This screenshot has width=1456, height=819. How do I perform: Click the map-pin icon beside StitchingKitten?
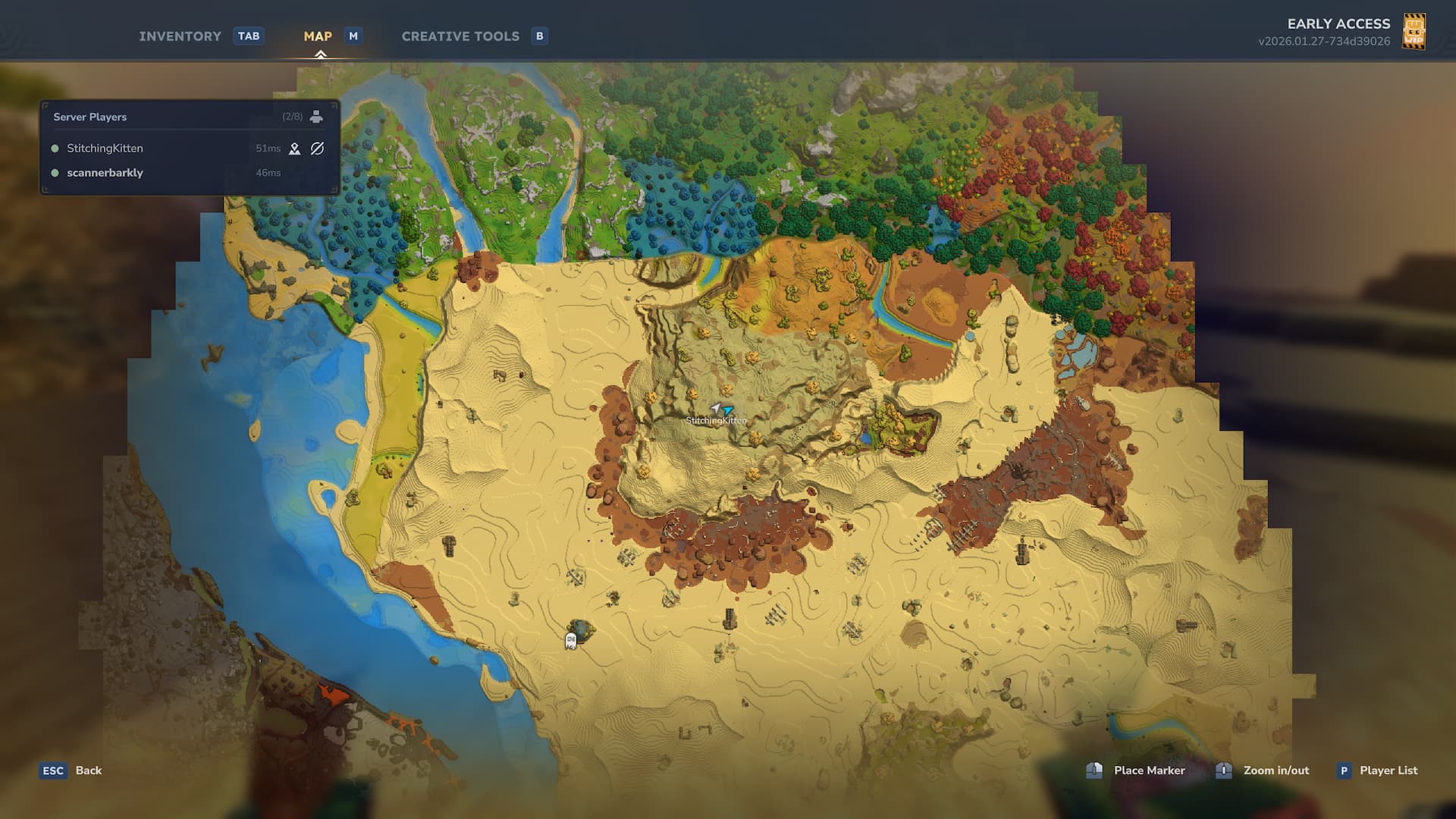[x=295, y=149]
